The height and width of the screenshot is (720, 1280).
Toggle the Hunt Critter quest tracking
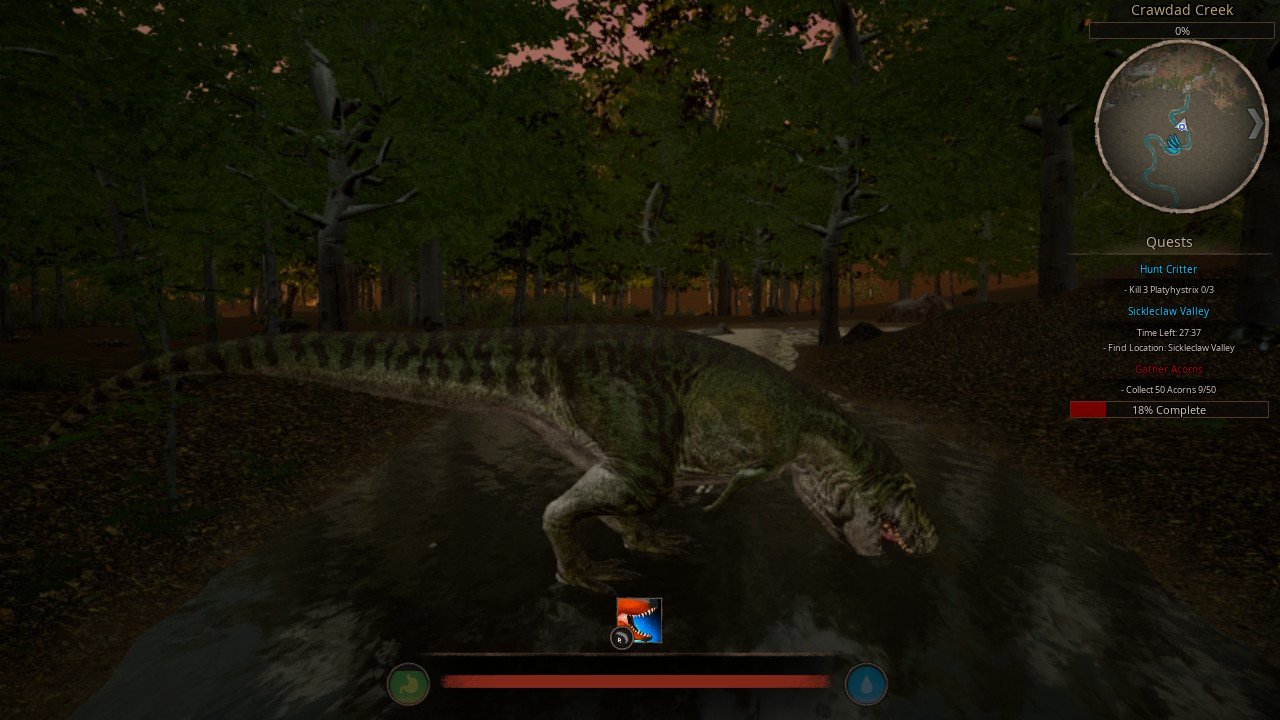point(1168,269)
